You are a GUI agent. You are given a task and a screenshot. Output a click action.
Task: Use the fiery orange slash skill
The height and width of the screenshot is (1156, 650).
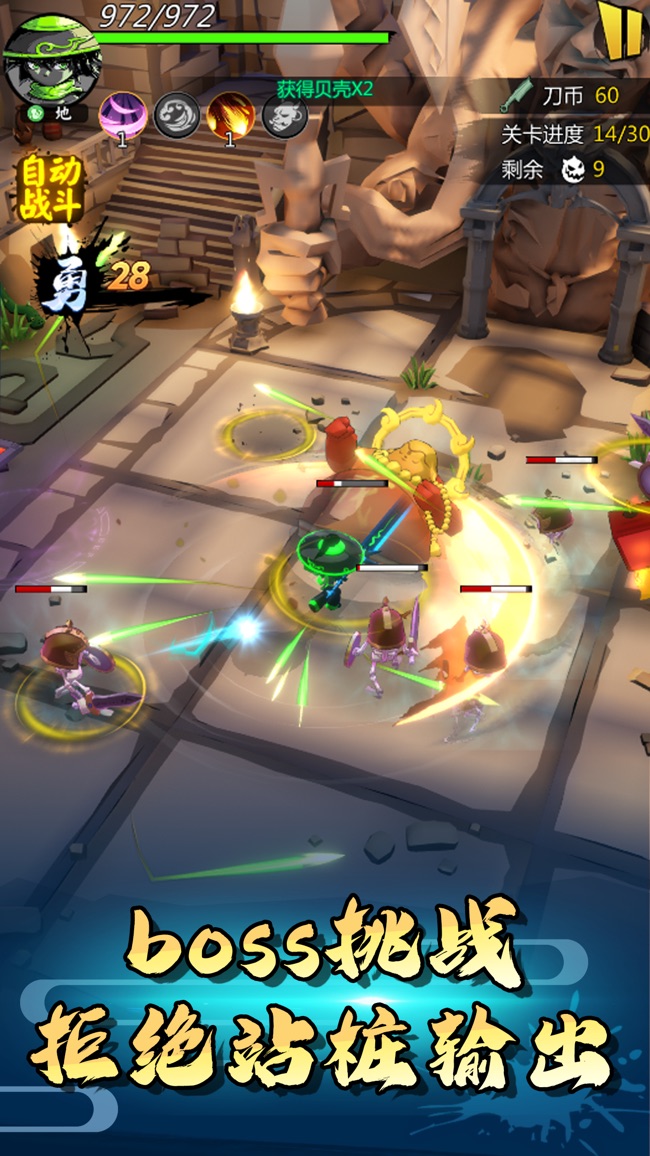tap(230, 115)
